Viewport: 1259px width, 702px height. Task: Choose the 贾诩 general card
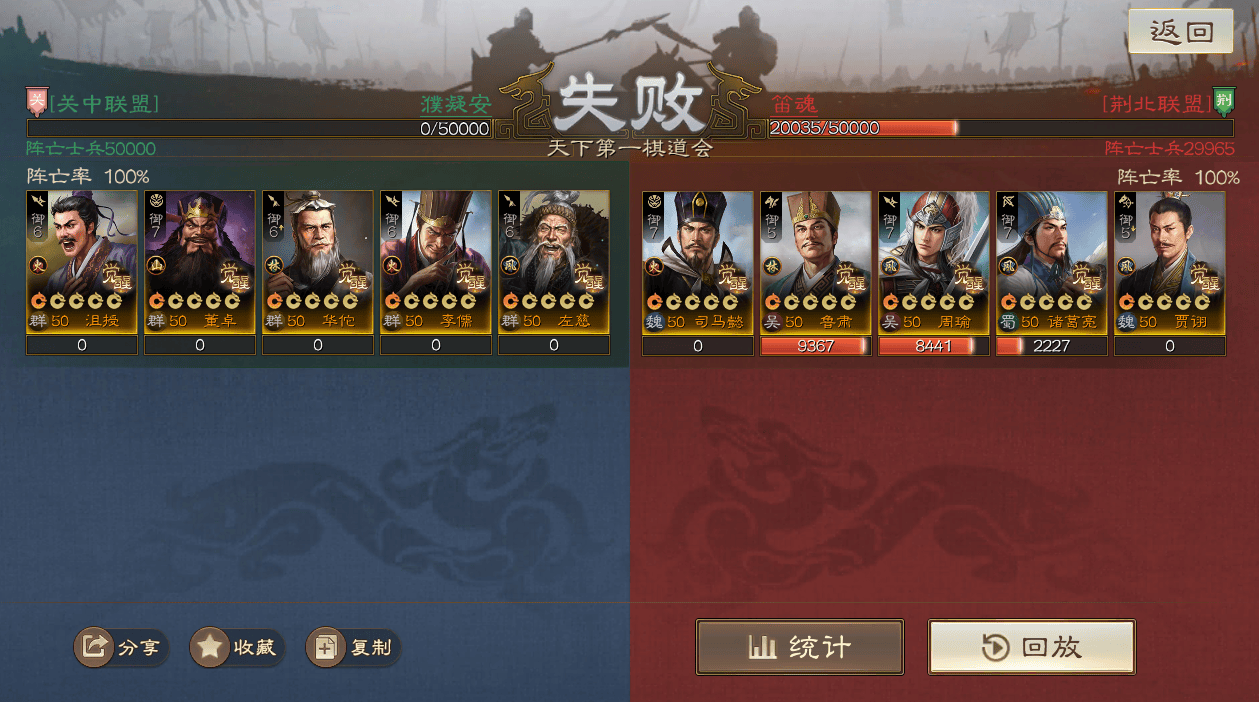click(x=1170, y=262)
